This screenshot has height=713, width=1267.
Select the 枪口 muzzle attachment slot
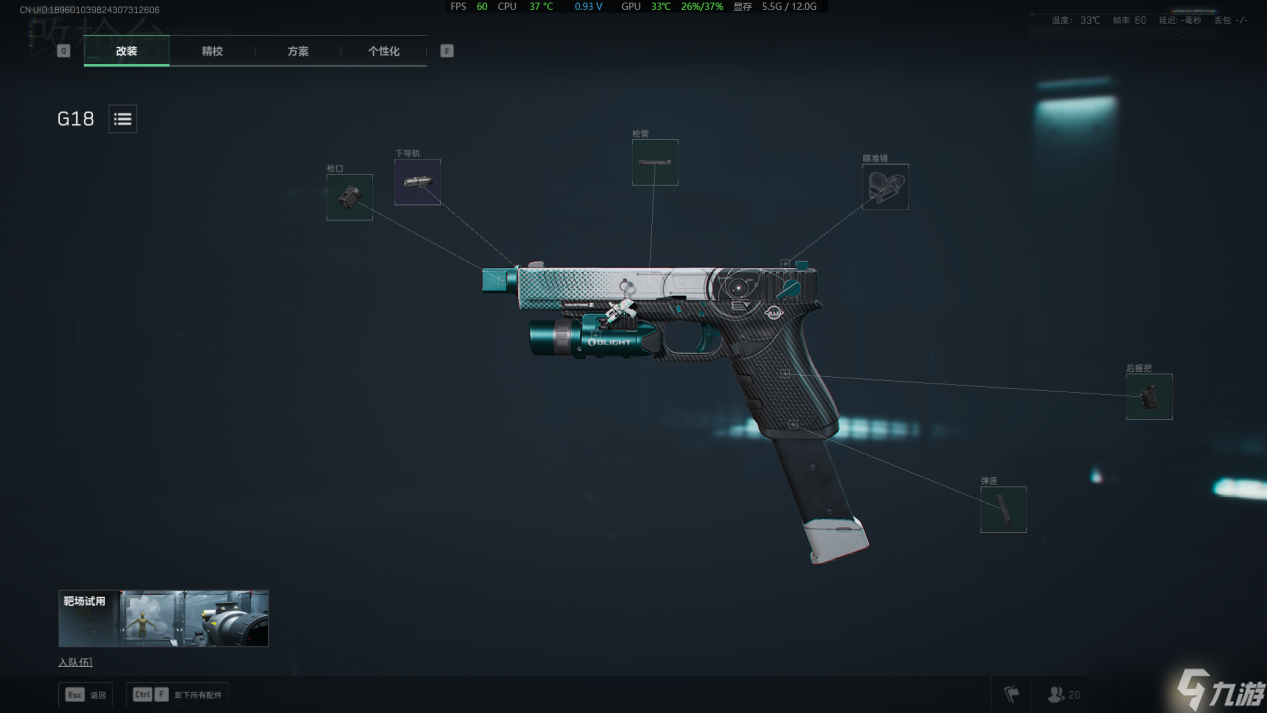point(349,197)
